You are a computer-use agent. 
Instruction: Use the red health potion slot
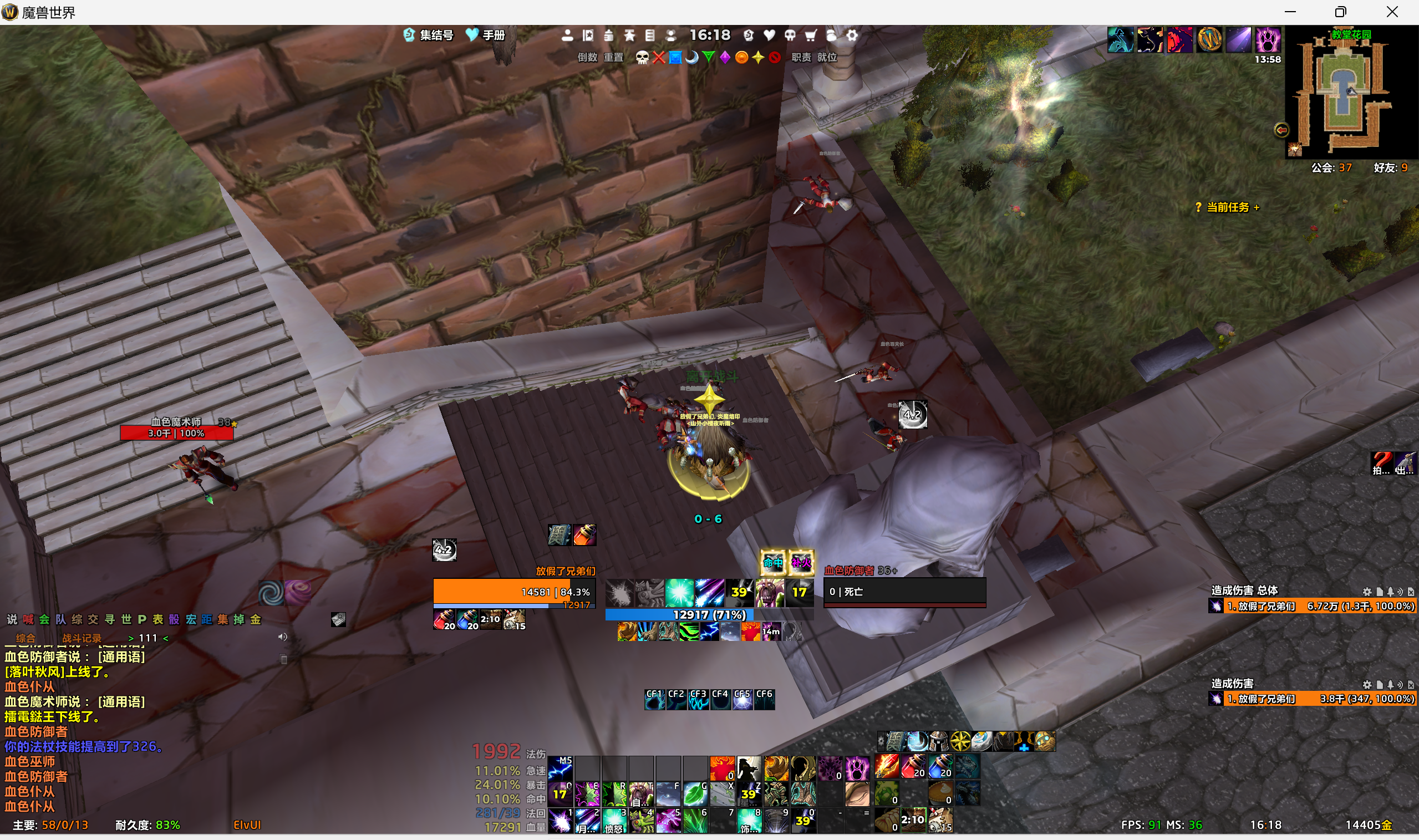913,766
